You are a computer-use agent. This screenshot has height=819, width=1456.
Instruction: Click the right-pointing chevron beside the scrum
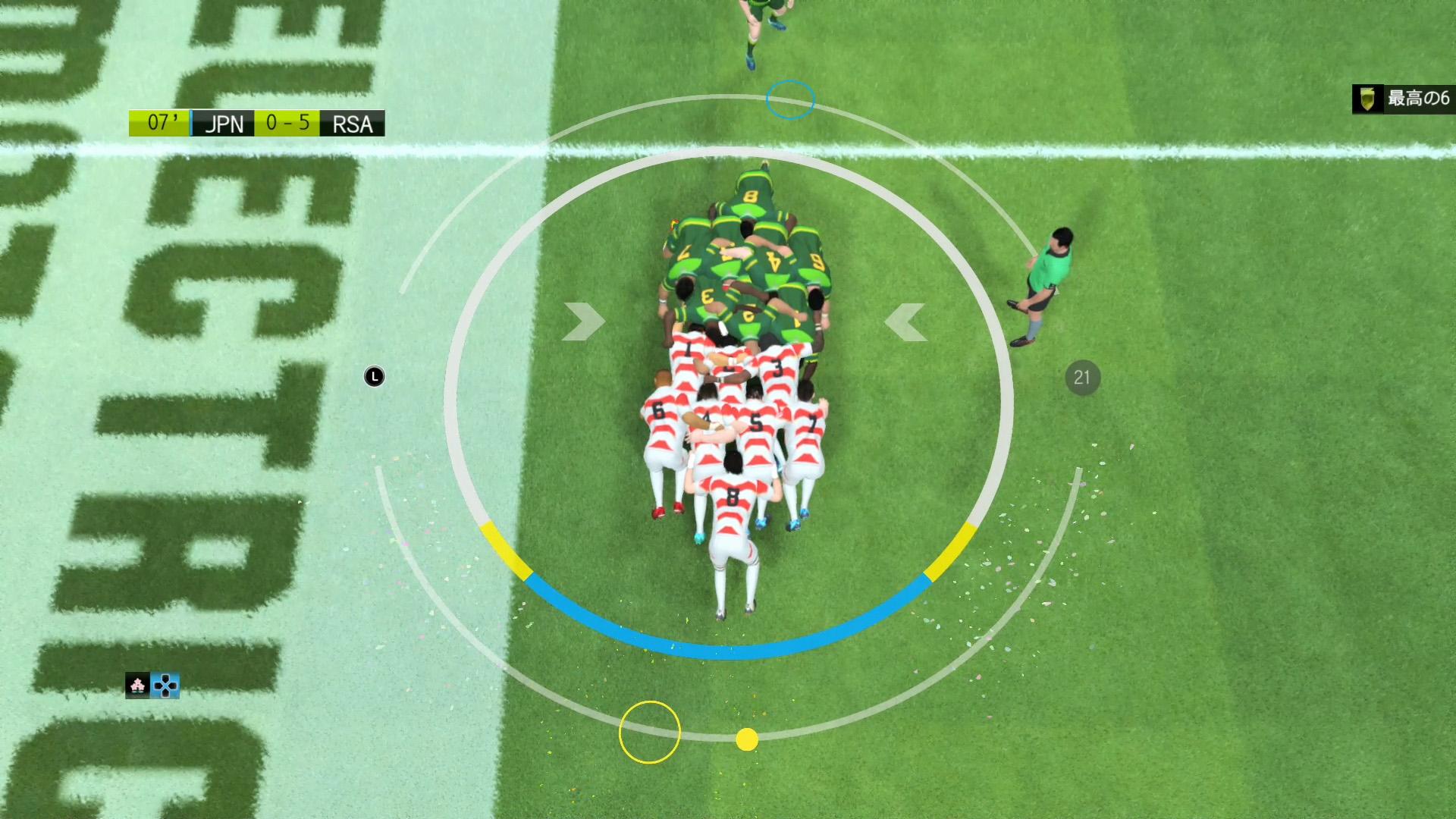click(583, 322)
